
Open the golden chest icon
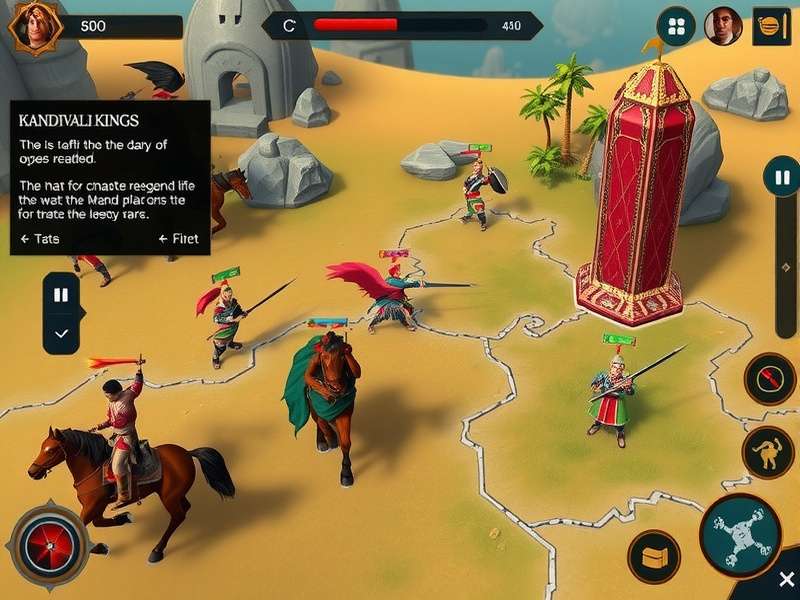[654, 556]
